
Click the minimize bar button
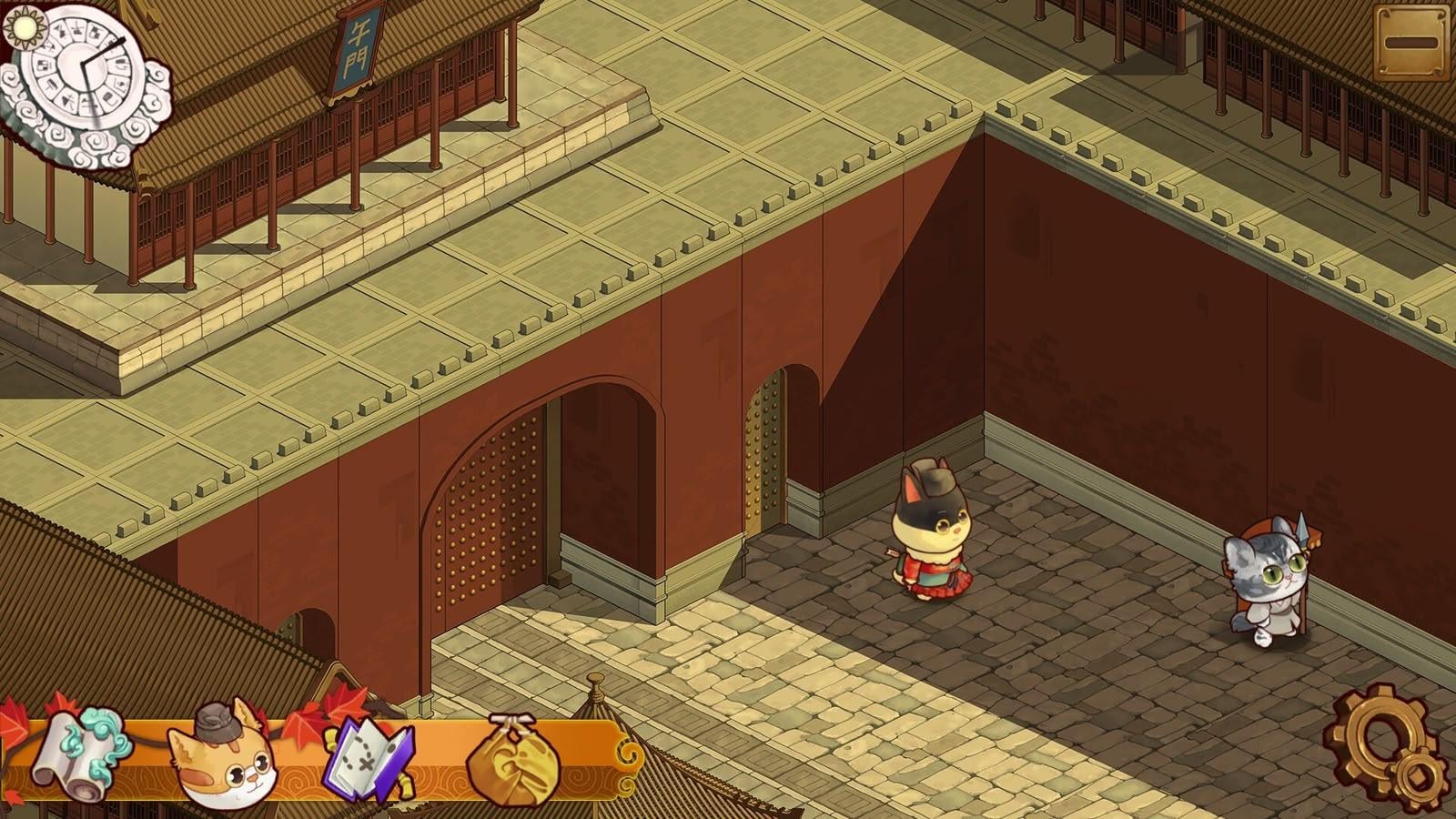[1410, 43]
